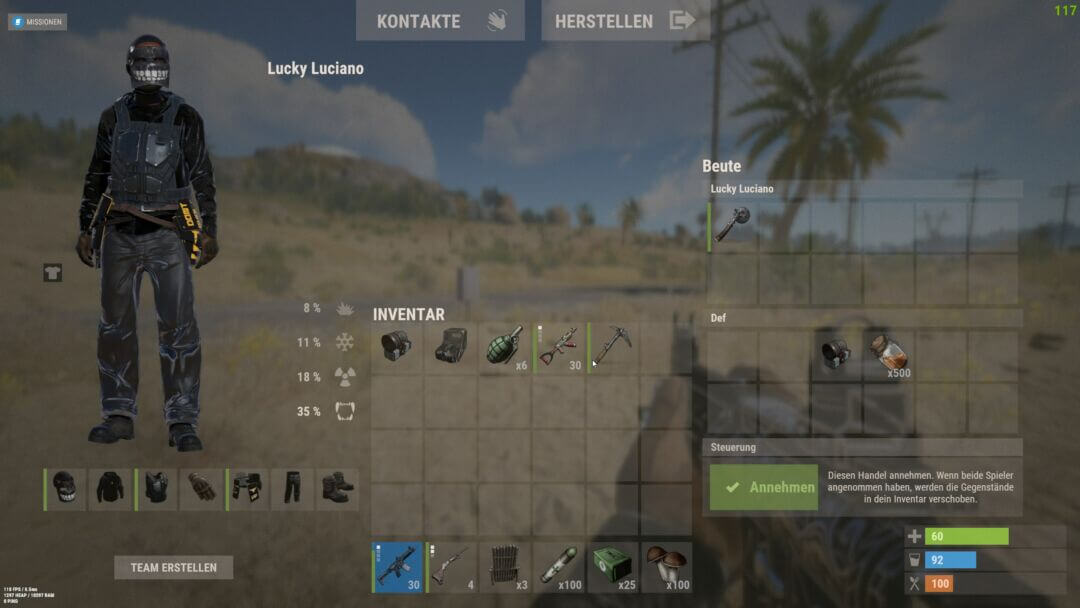Screen dimensions: 1080x608
Task: Click the gloves equipment slot
Action: [x=201, y=489]
